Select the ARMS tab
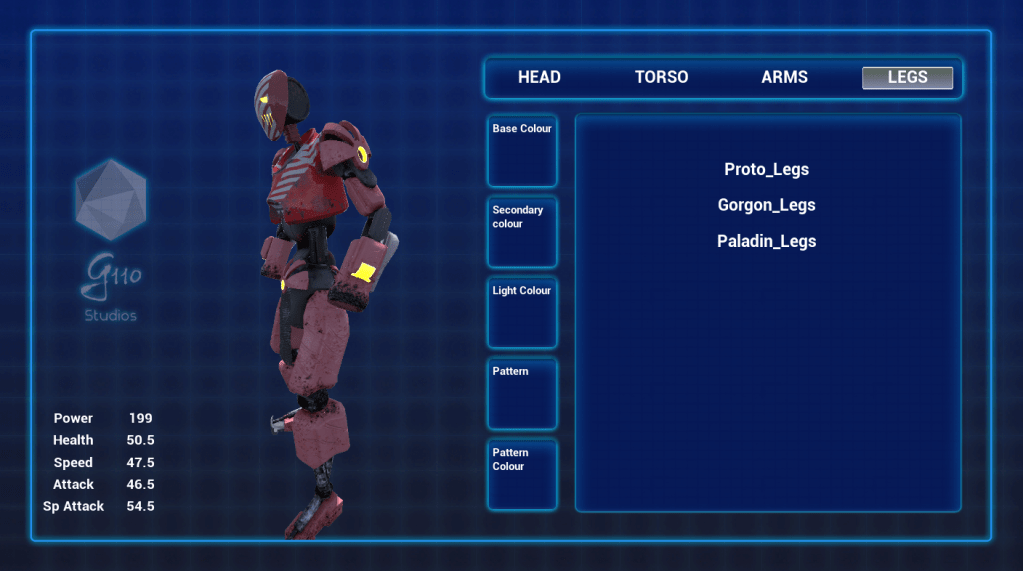The image size is (1023, 571). coord(784,77)
